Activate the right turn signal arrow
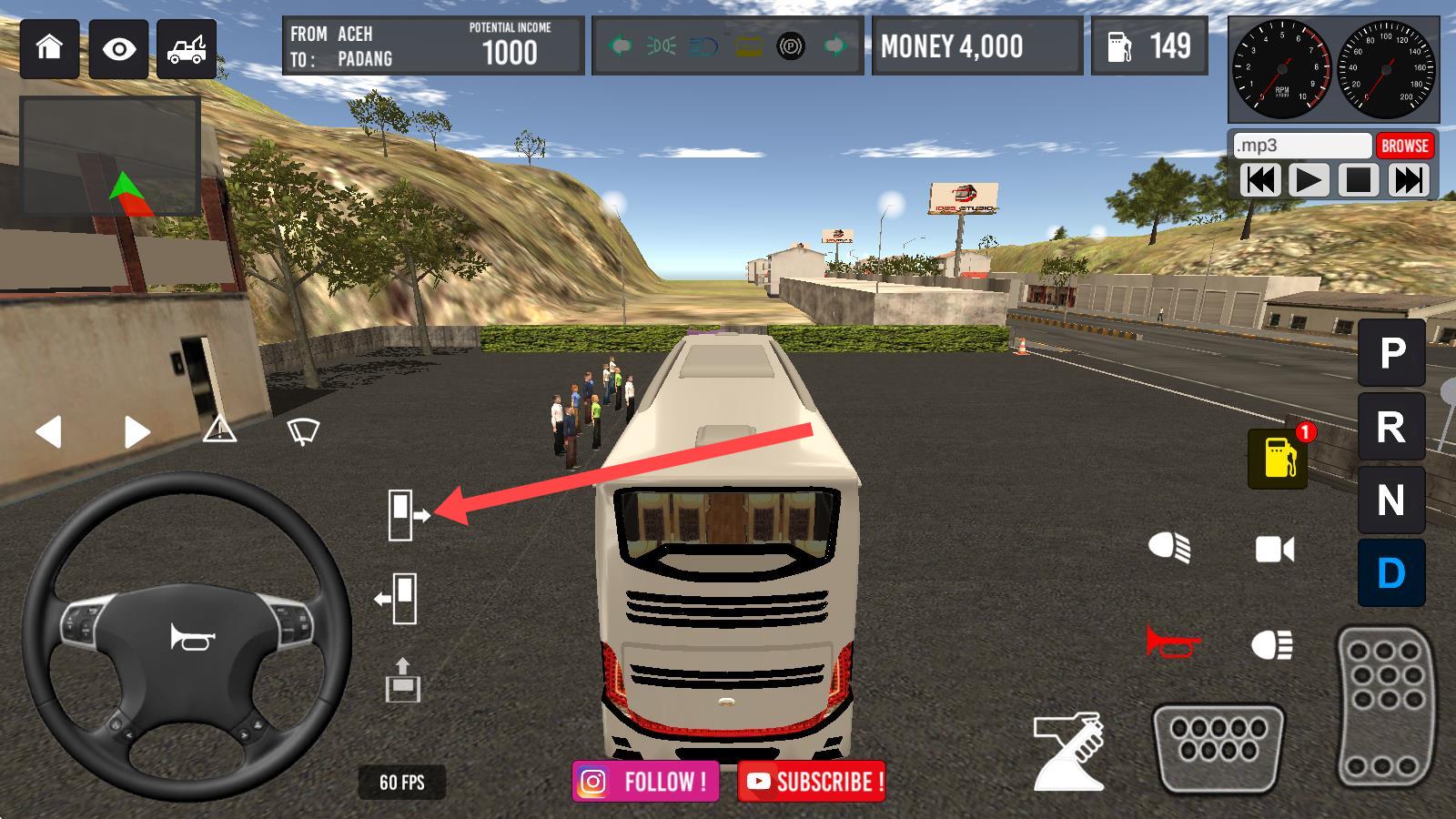Viewport: 1456px width, 819px height. [x=136, y=431]
